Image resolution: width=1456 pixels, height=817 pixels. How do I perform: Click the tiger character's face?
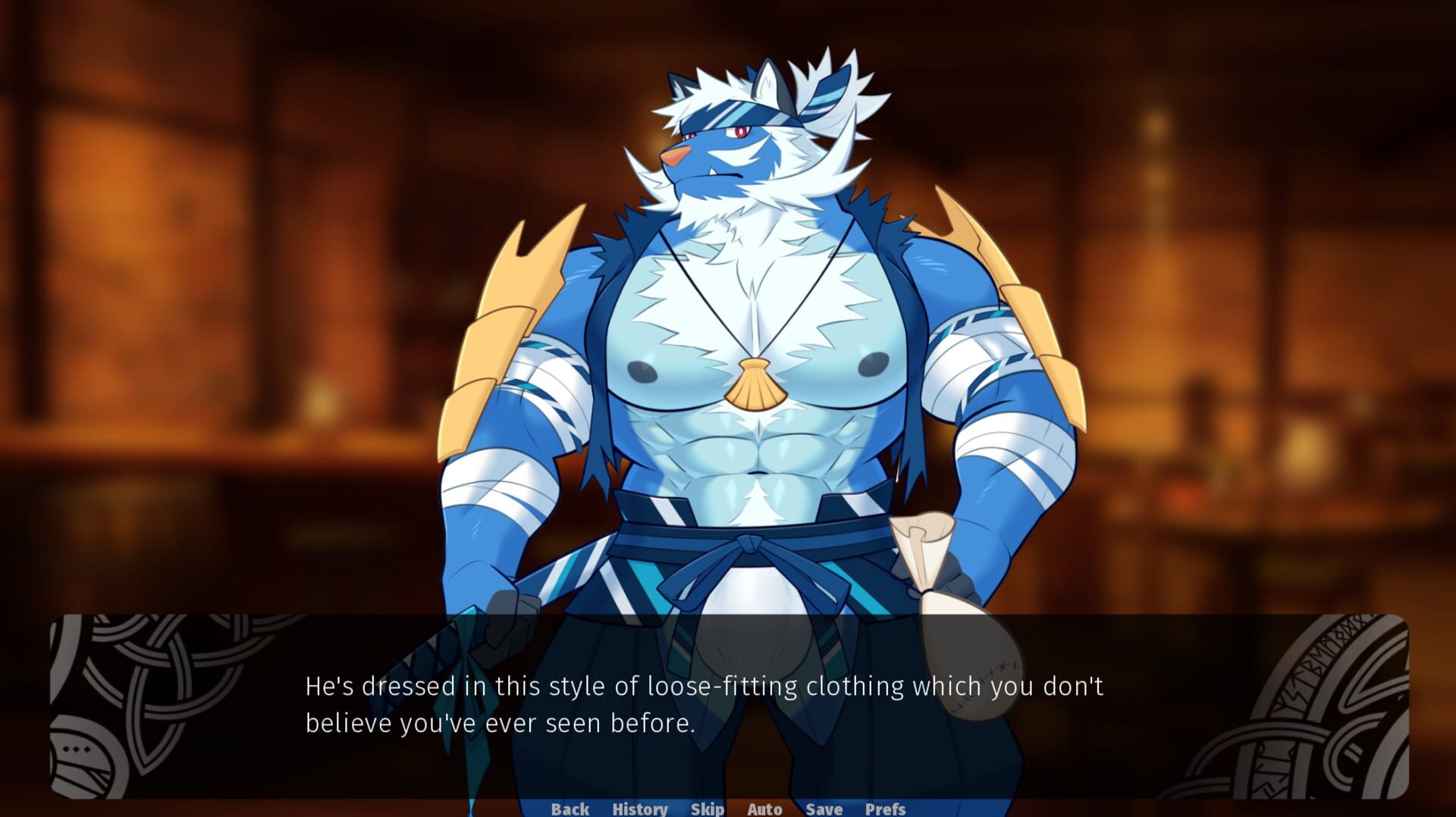[x=720, y=152]
